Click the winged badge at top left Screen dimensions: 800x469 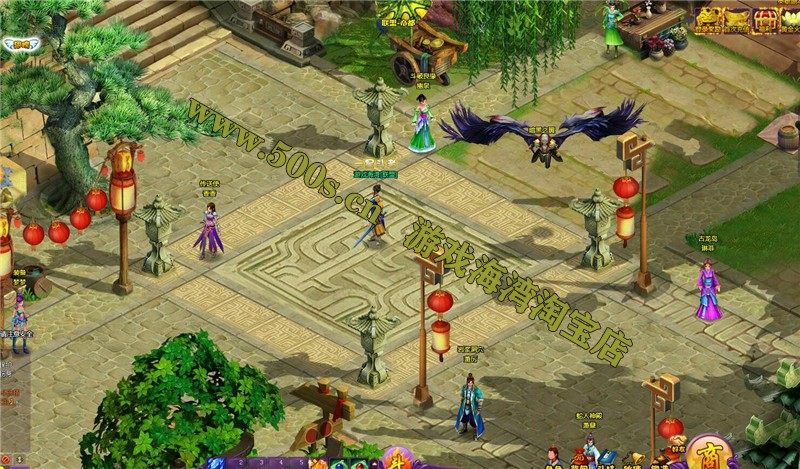click(20, 44)
